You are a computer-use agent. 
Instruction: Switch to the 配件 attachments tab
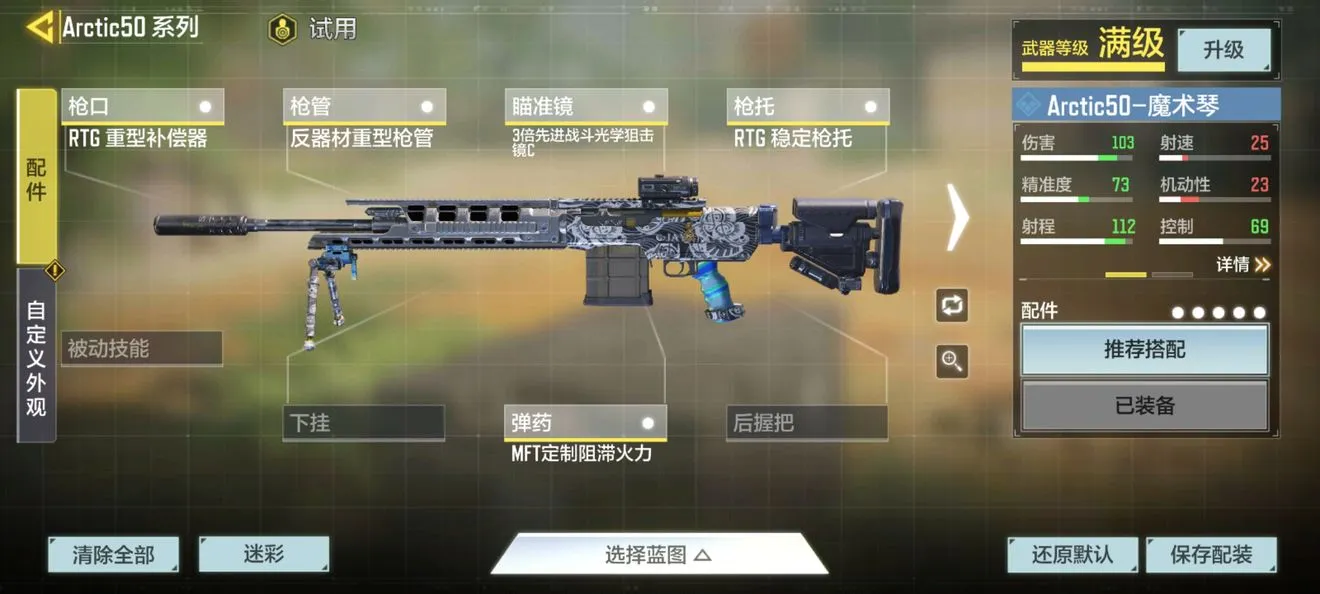37,177
